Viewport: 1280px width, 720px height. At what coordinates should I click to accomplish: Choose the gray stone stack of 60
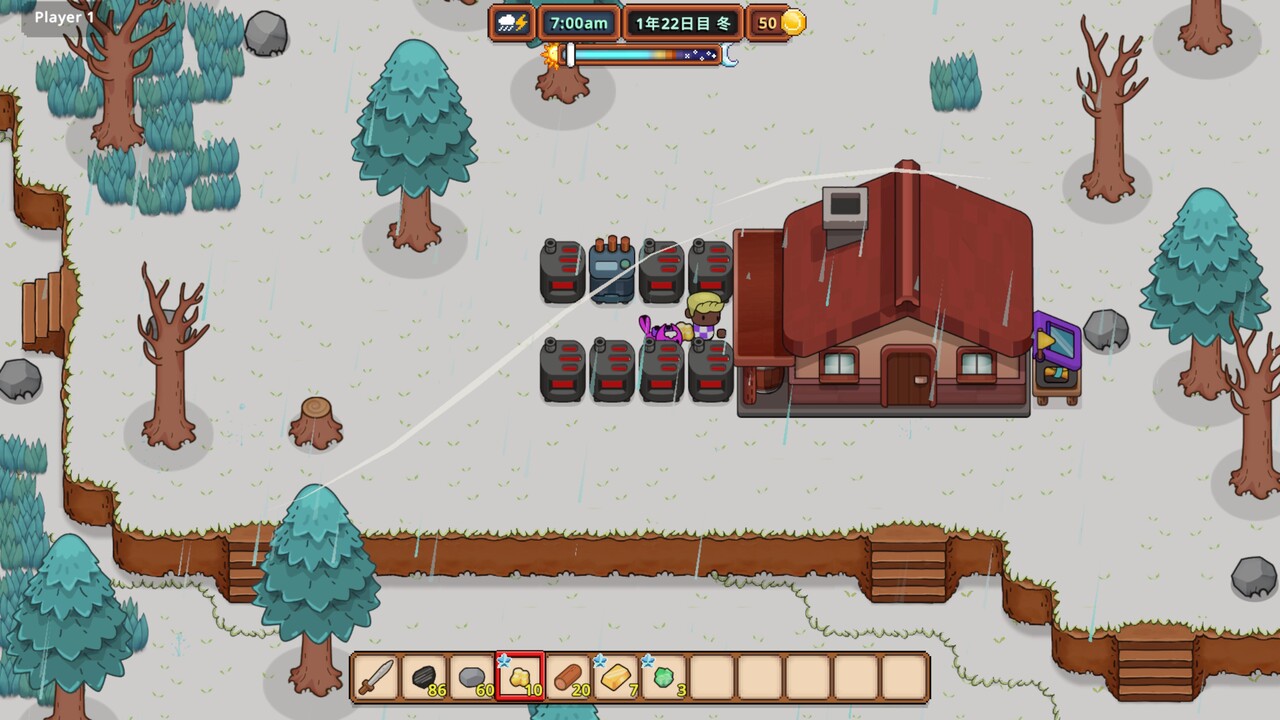[472, 677]
